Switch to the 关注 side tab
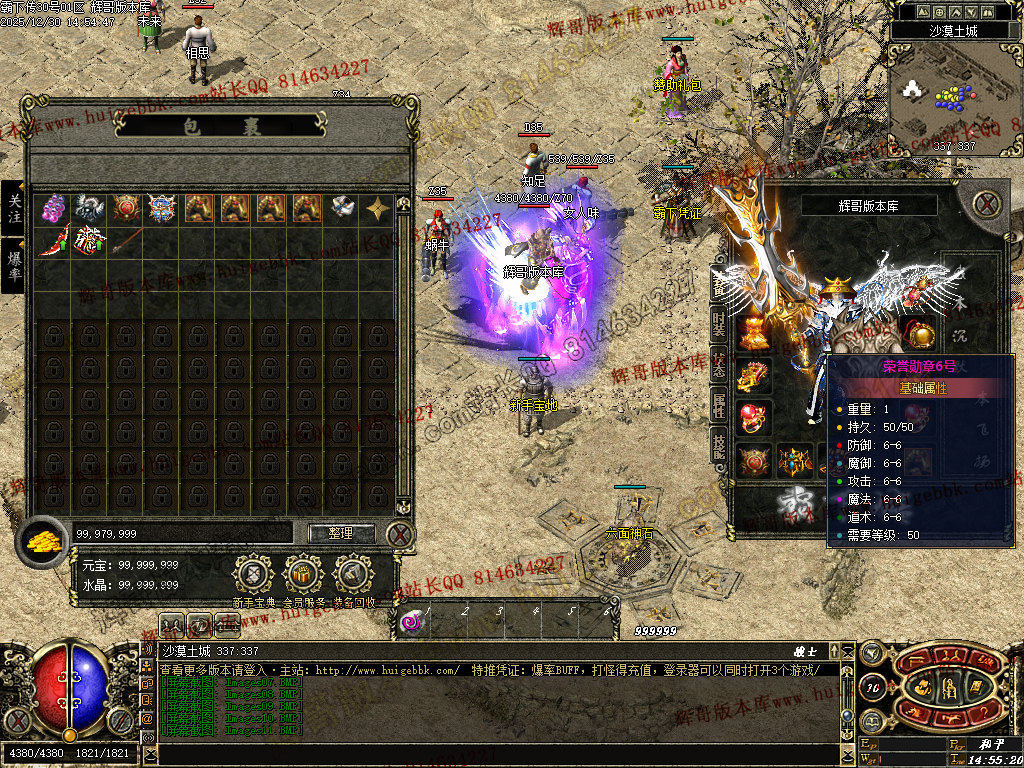The width and height of the screenshot is (1024, 768). point(14,208)
